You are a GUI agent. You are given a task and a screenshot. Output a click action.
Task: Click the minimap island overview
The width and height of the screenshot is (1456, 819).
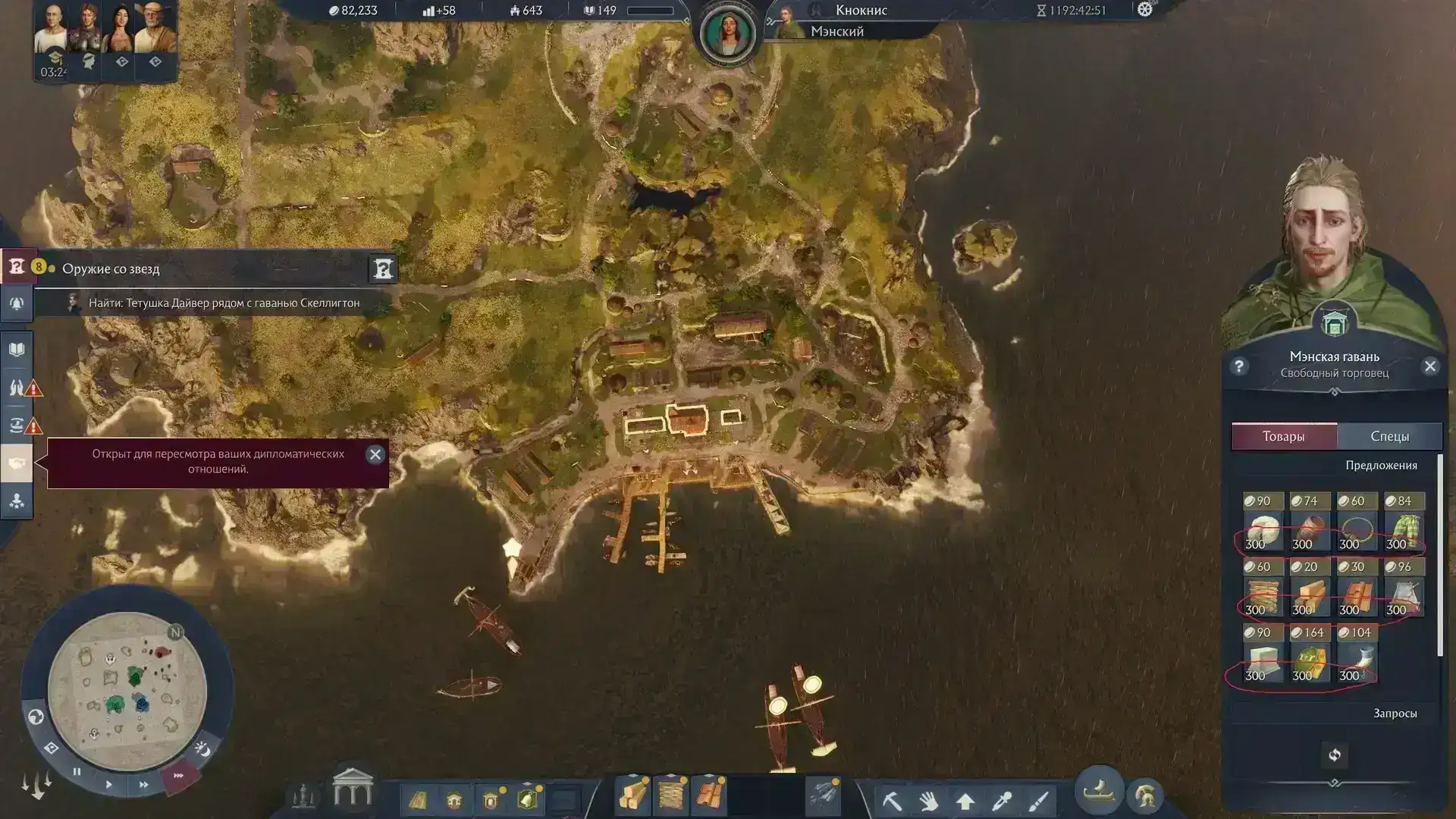(127, 691)
